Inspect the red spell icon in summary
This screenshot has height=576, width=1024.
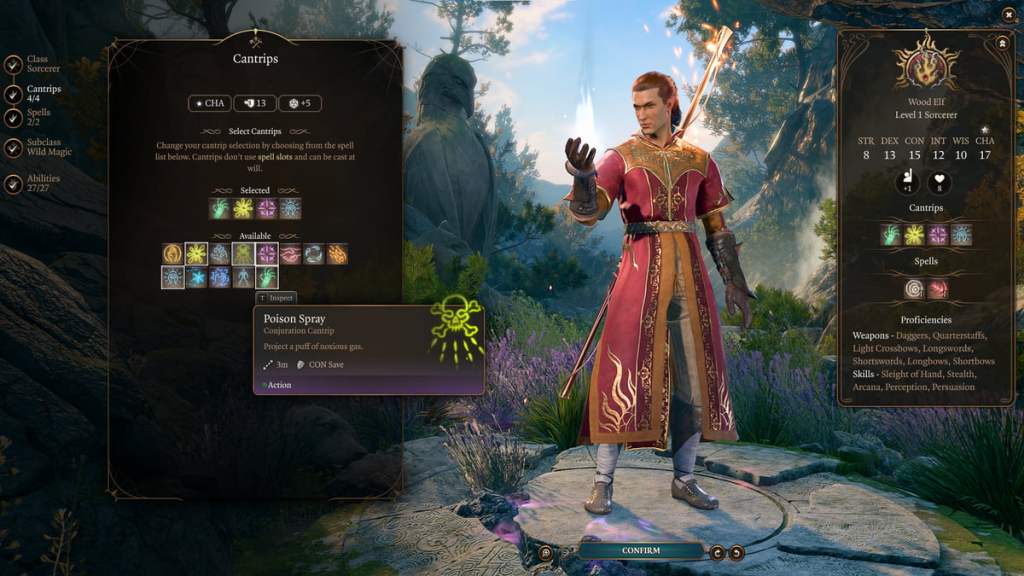click(x=937, y=288)
